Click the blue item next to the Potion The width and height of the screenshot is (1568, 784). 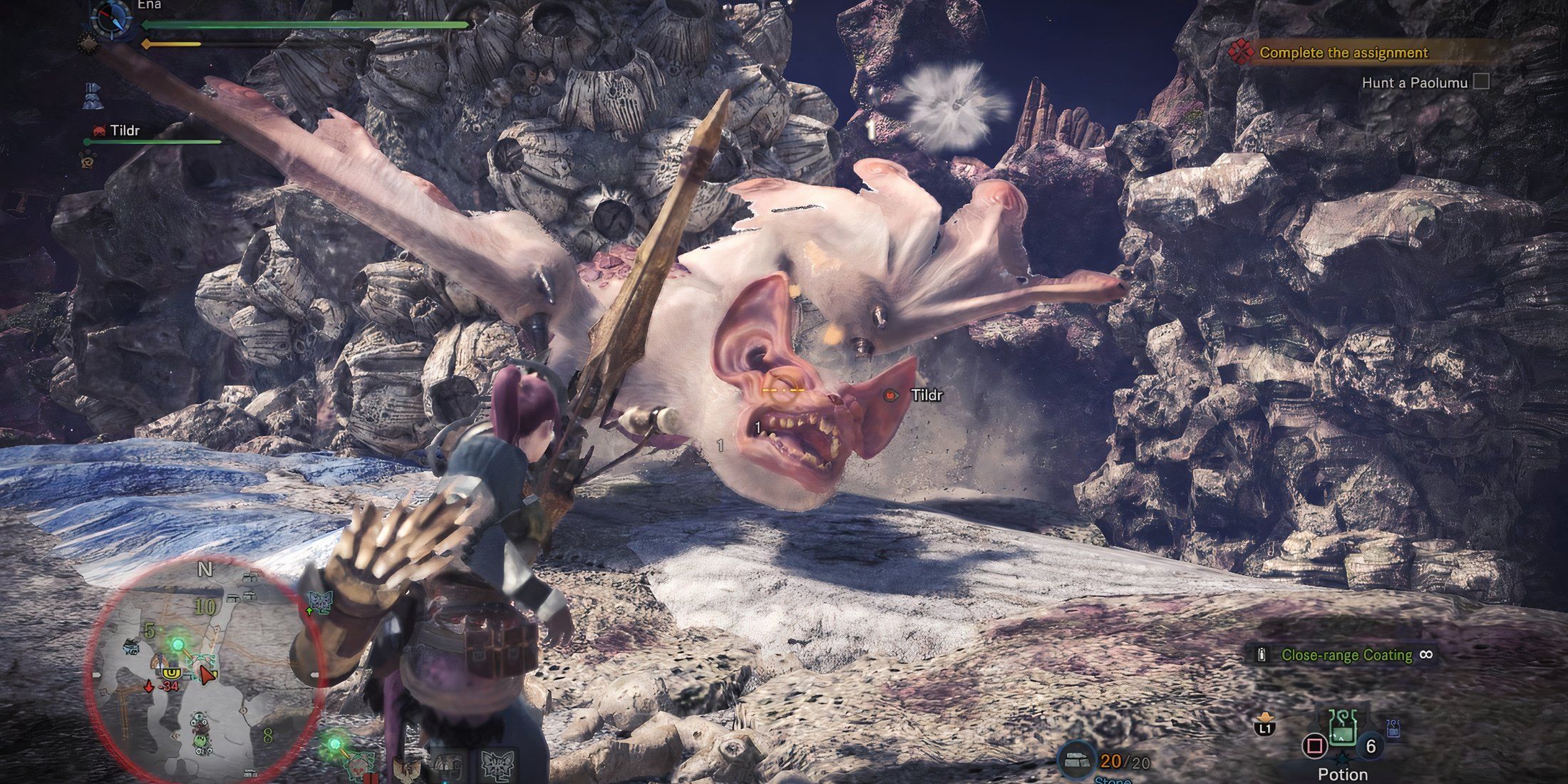tap(1394, 728)
